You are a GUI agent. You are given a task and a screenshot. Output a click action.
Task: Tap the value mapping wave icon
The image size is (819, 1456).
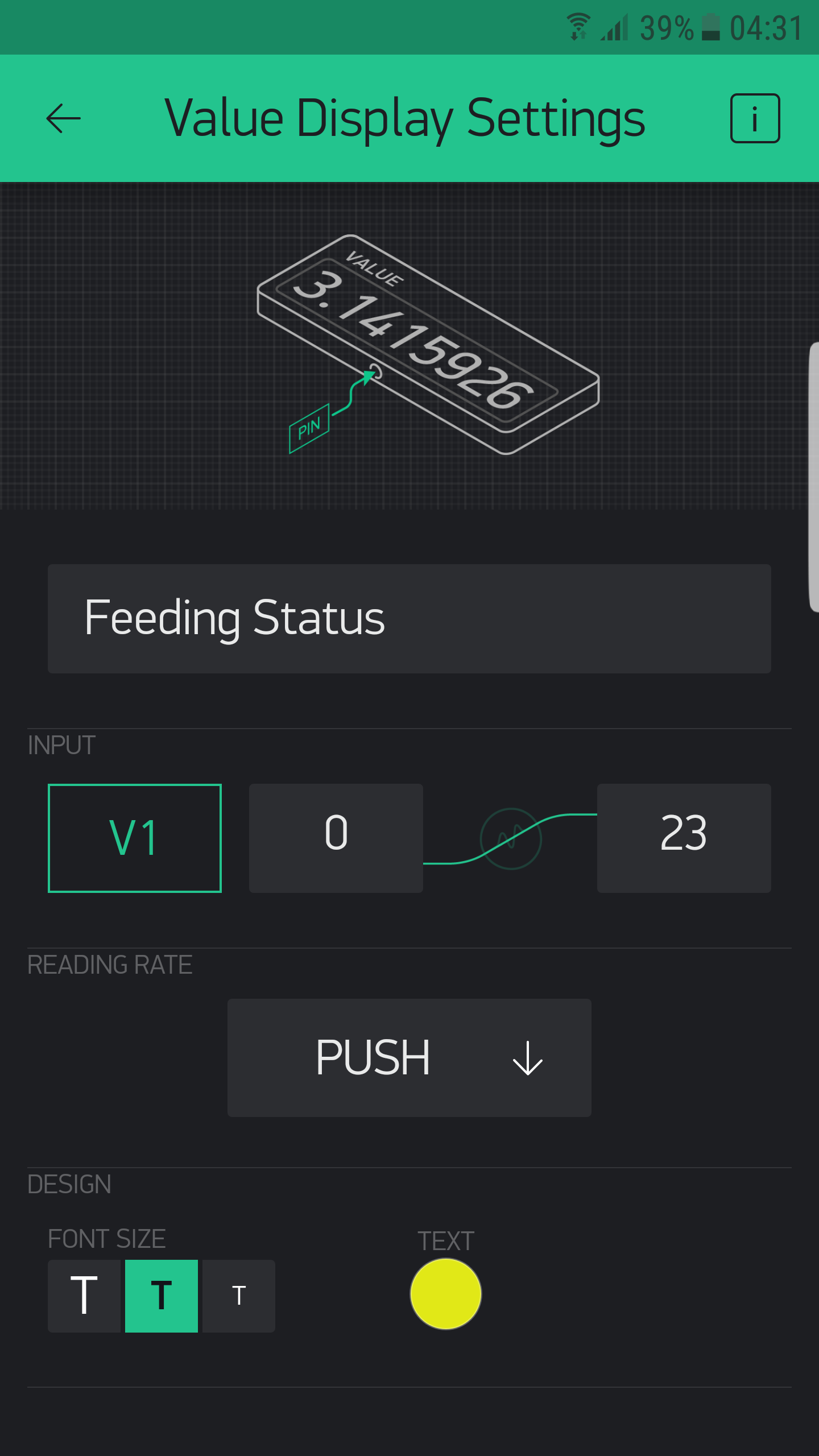tap(510, 837)
